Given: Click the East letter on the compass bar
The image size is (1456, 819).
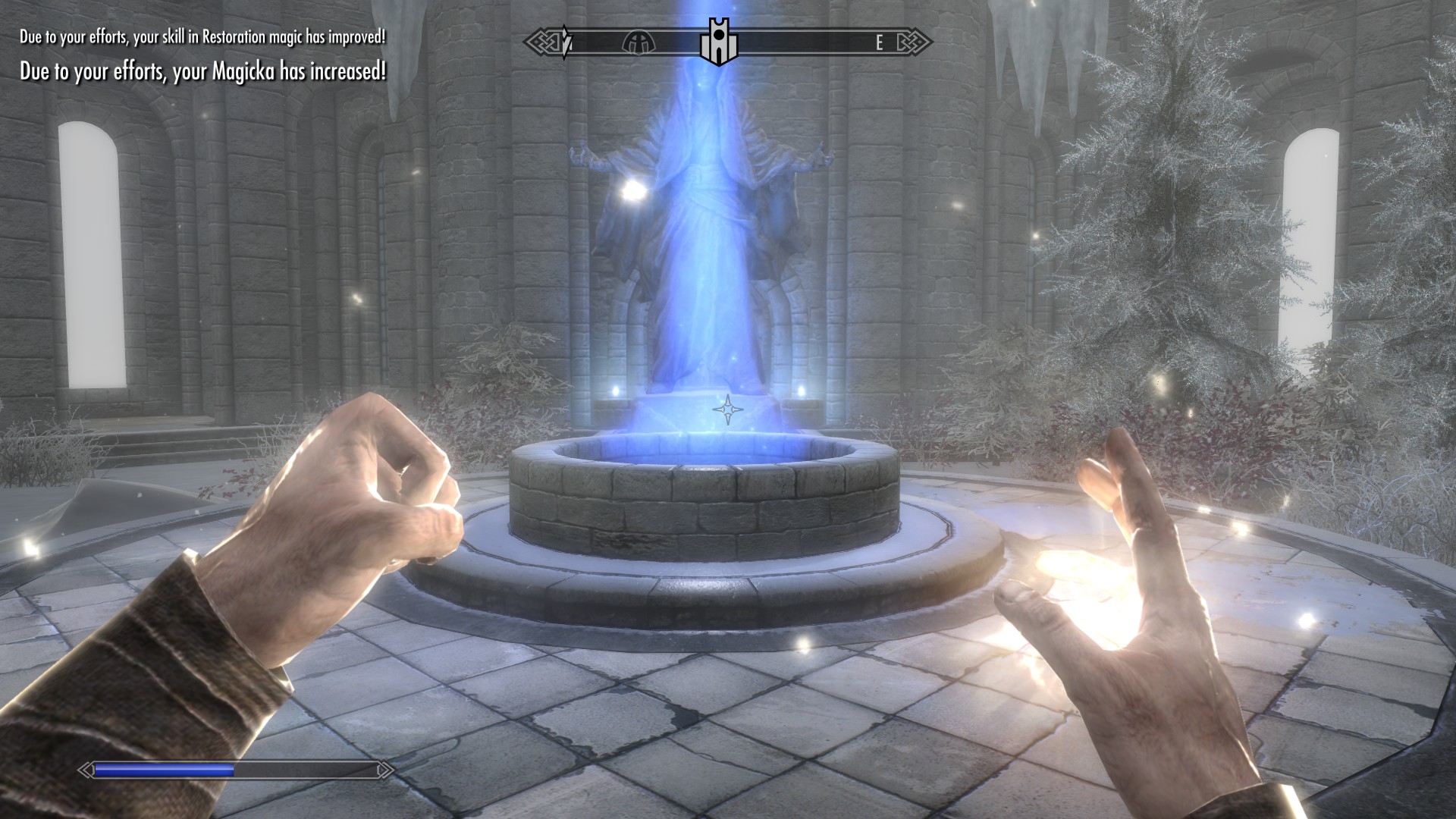Looking at the screenshot, I should click(x=879, y=43).
